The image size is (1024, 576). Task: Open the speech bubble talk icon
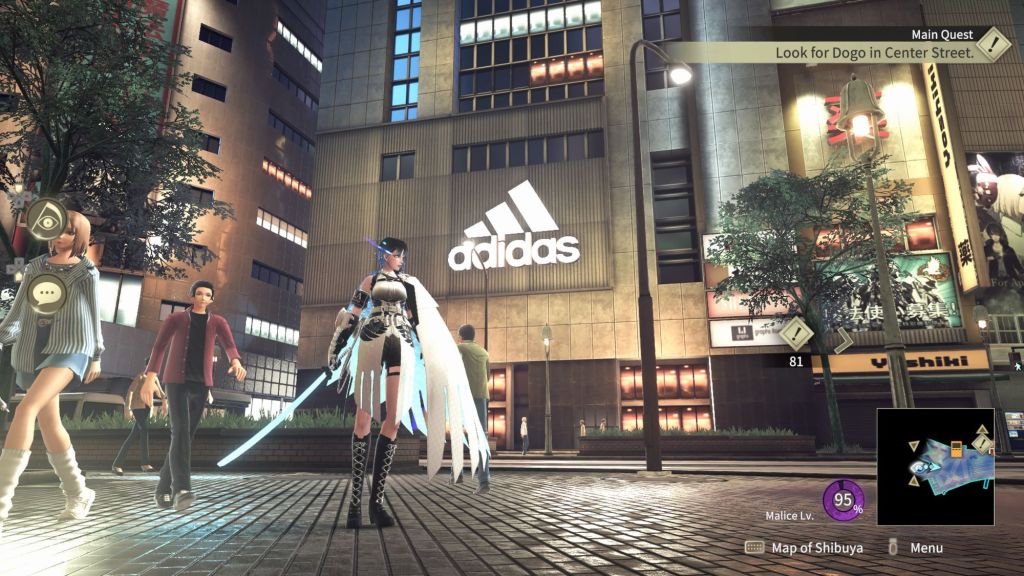point(46,294)
